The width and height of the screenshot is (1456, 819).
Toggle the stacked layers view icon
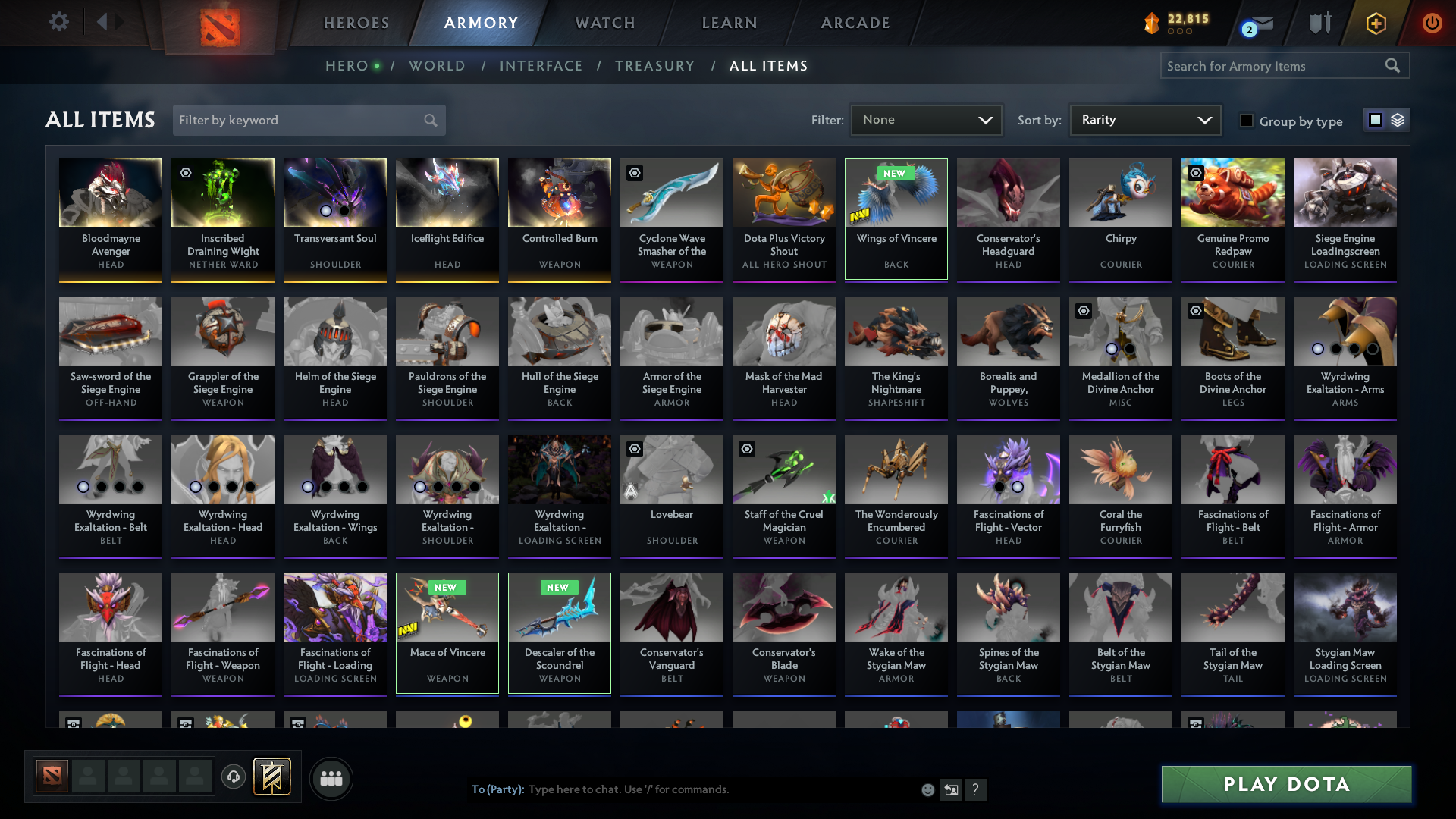coord(1397,119)
